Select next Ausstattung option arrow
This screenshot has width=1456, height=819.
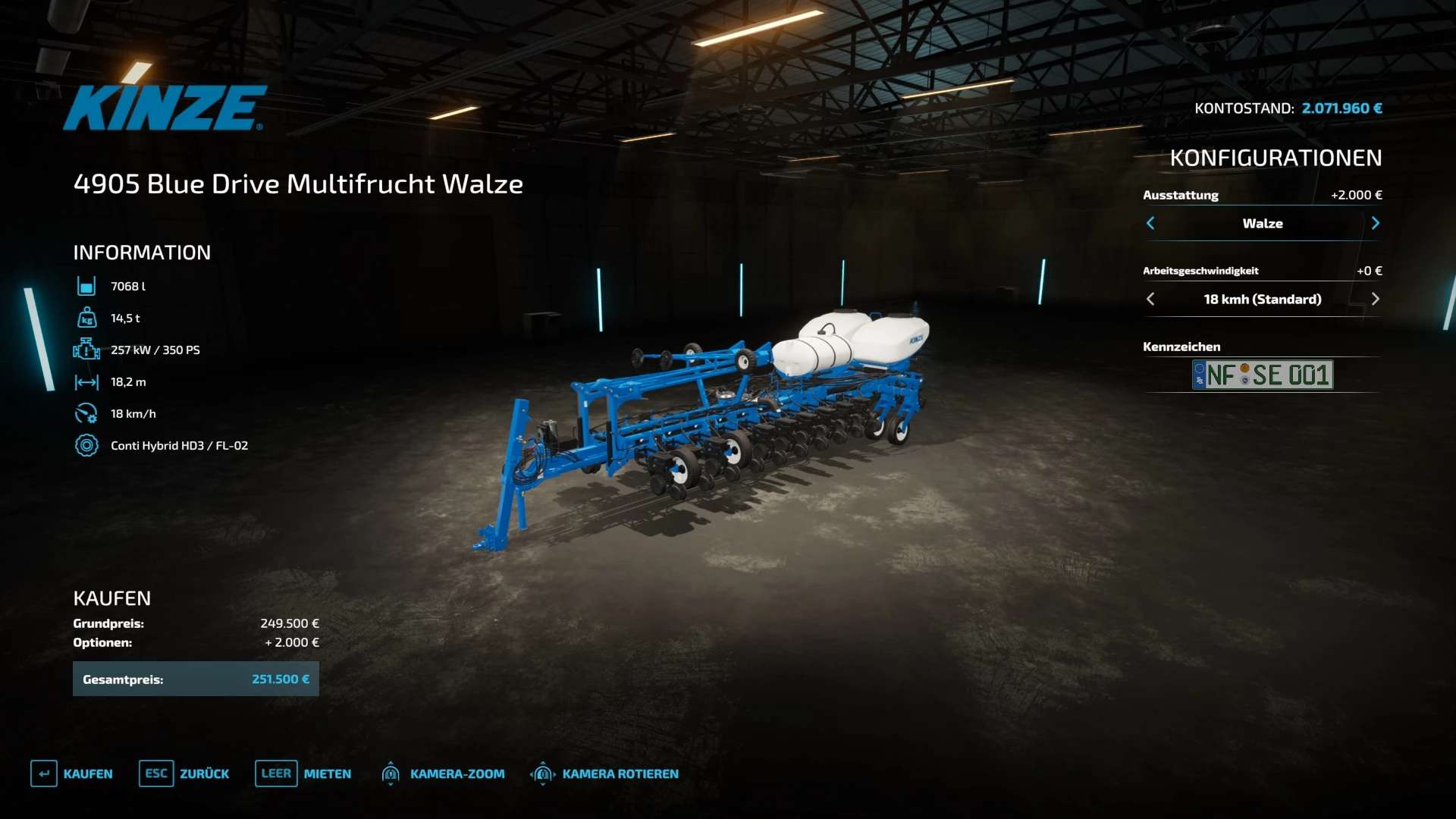[1375, 223]
